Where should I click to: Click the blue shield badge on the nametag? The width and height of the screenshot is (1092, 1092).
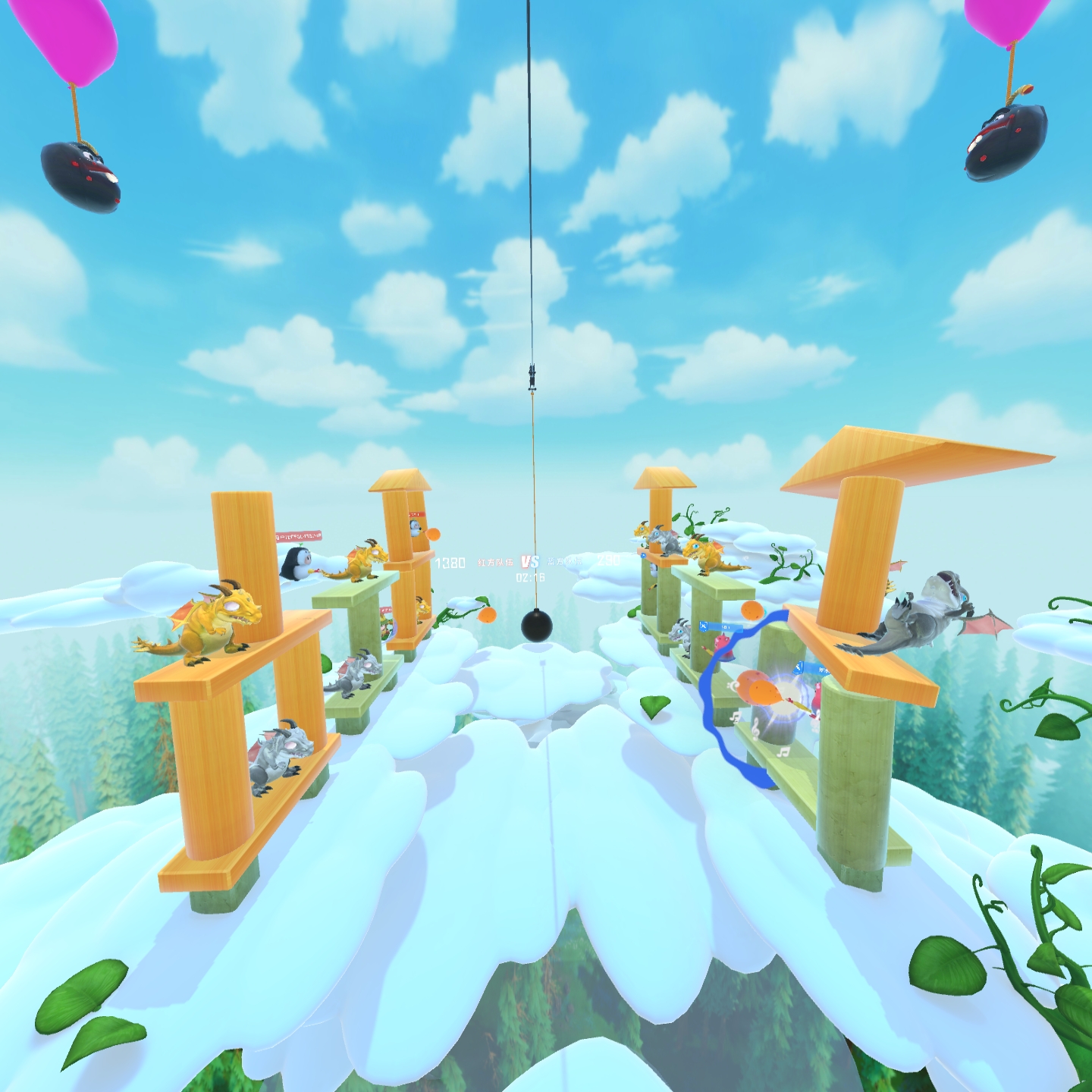pyautogui.click(x=703, y=626)
